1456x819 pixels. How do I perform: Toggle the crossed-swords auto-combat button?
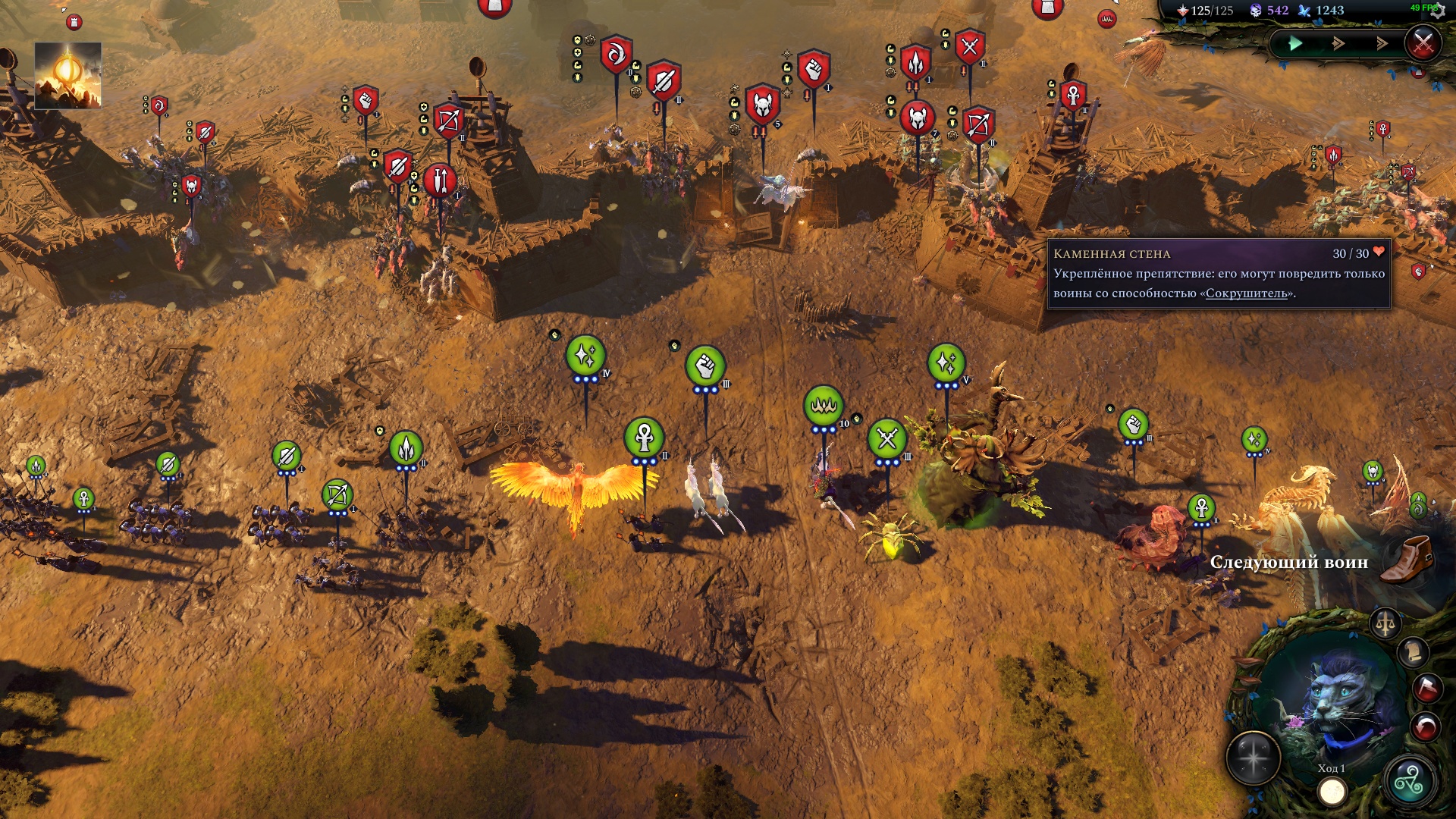pyautogui.click(x=1423, y=42)
